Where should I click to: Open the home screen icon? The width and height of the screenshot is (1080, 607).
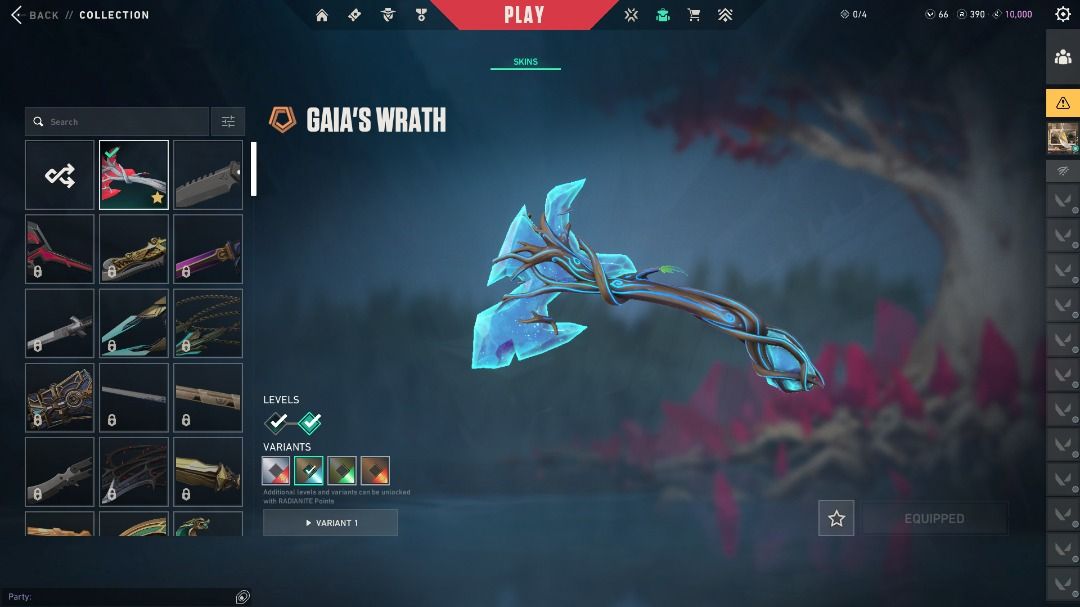[x=322, y=15]
